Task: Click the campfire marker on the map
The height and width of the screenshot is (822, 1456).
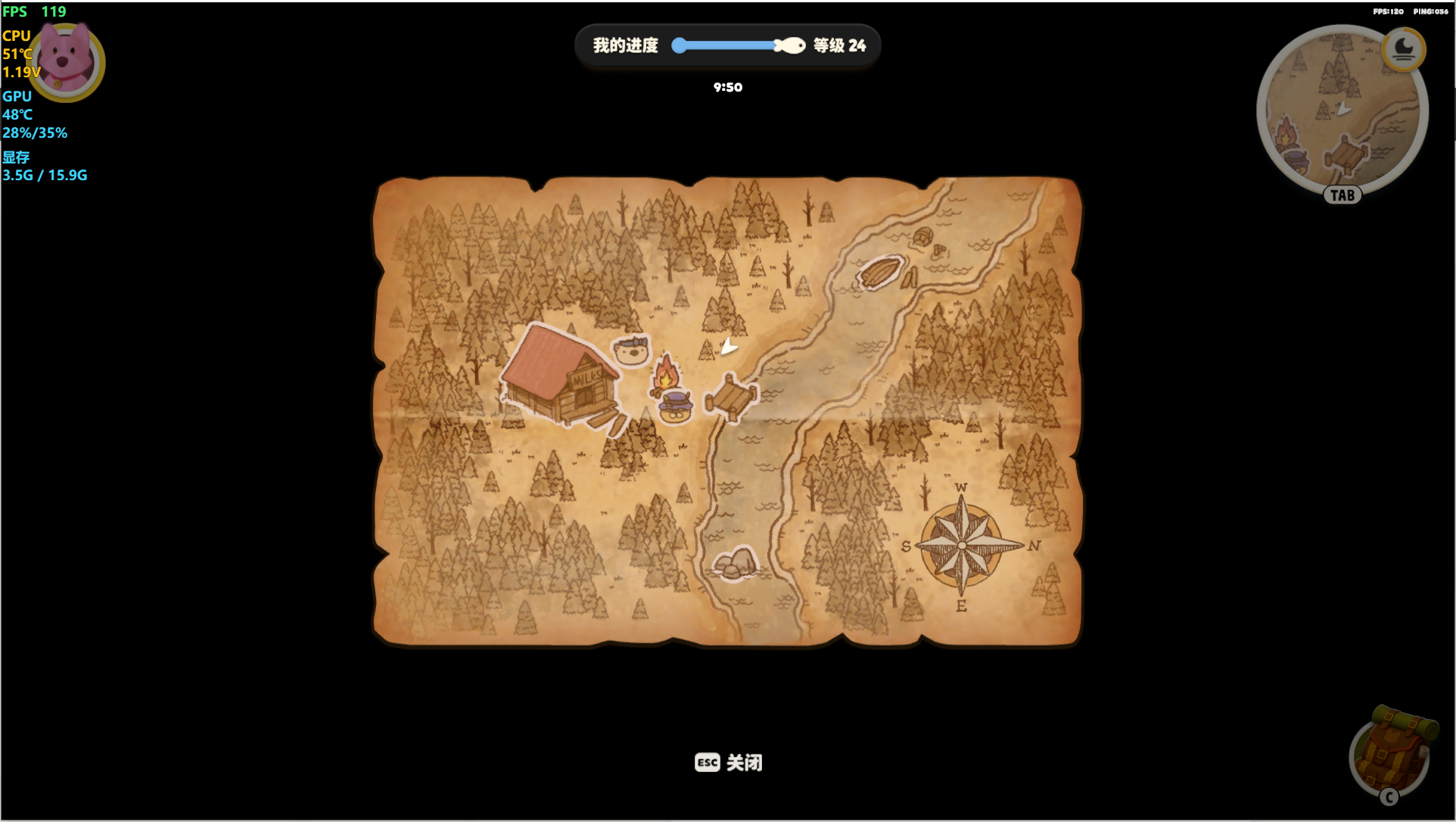Action: [x=666, y=372]
